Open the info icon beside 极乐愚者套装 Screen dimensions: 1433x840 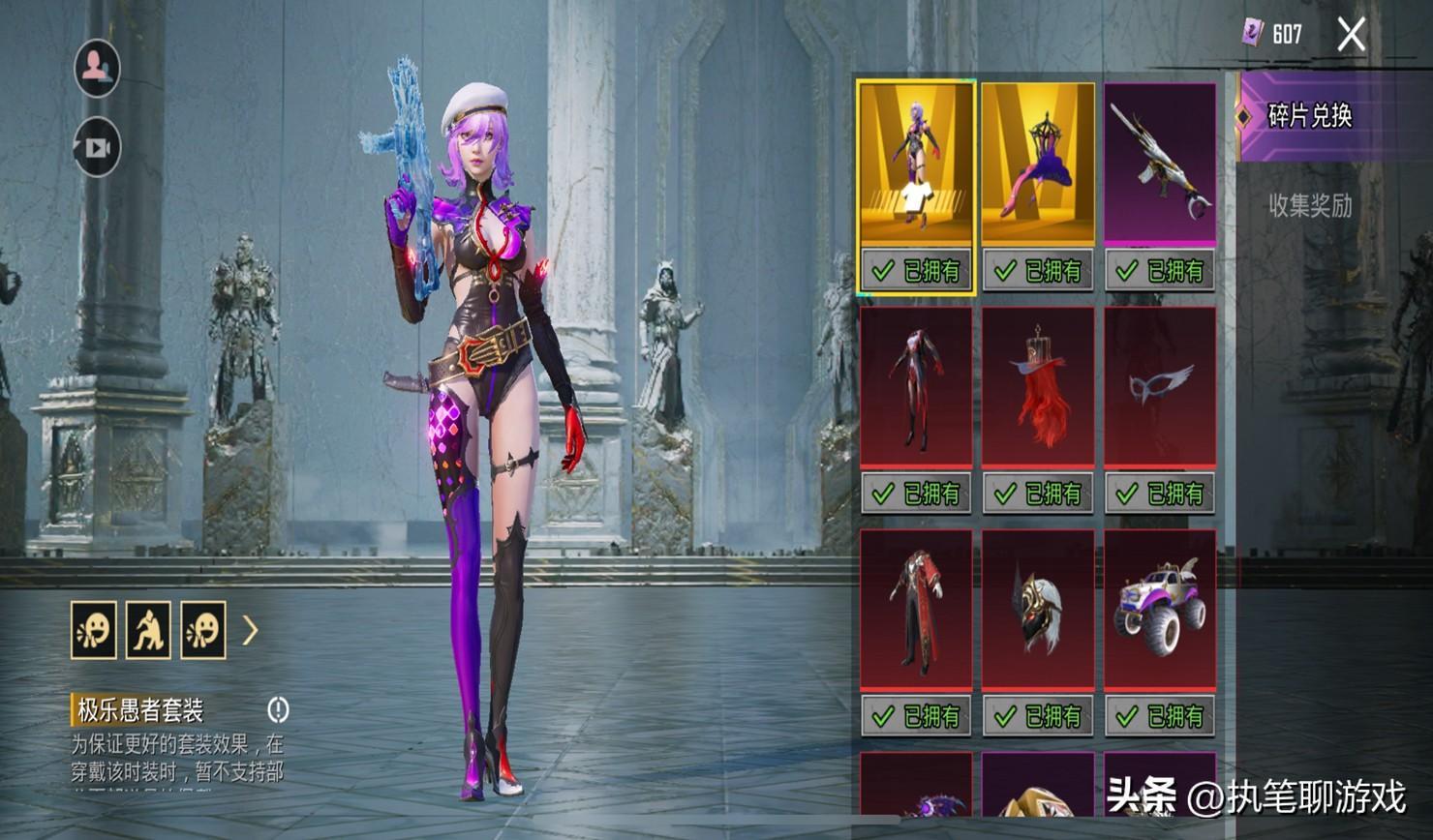coord(278,710)
